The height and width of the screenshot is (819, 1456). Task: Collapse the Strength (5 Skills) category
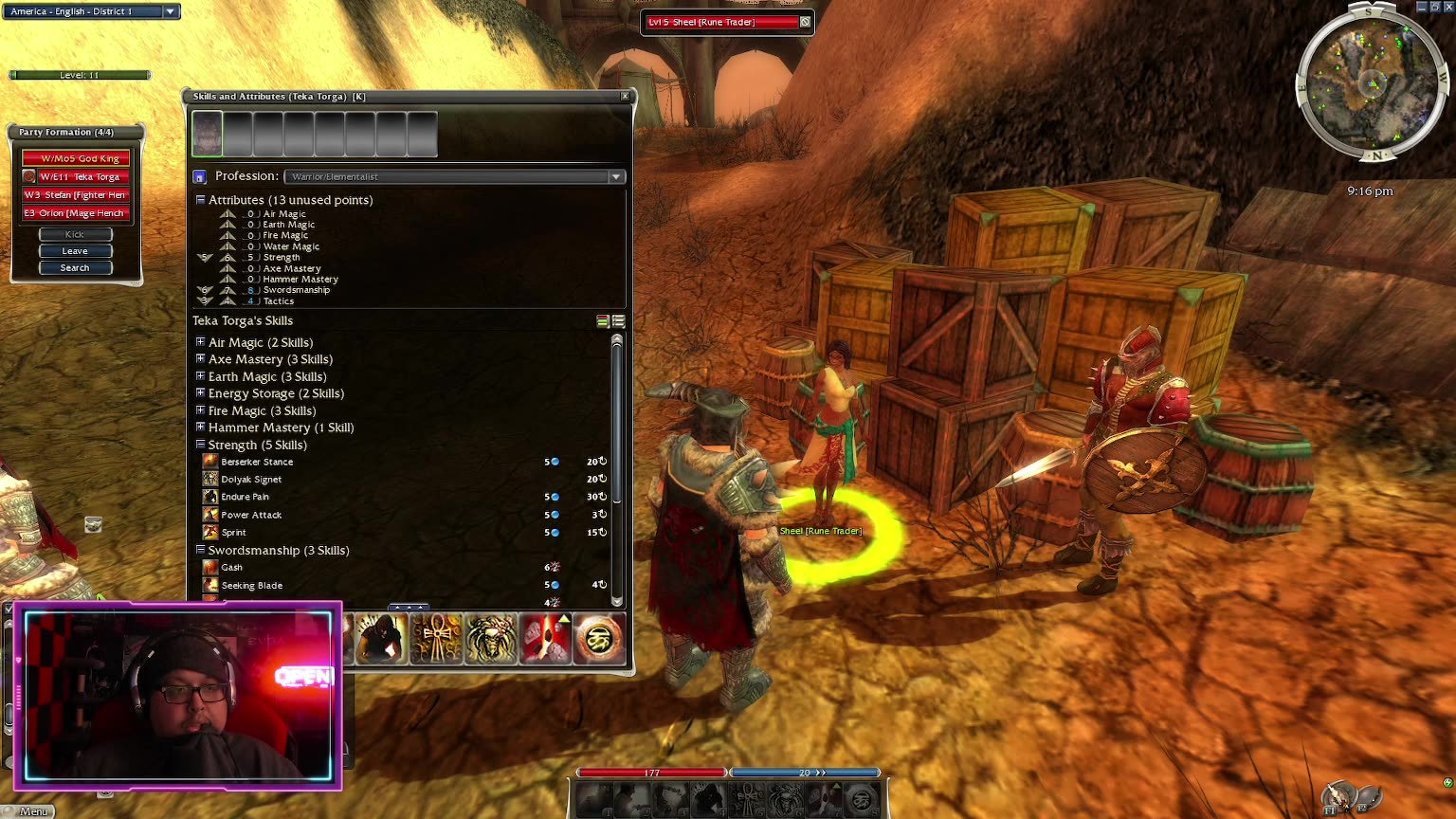pyautogui.click(x=200, y=445)
